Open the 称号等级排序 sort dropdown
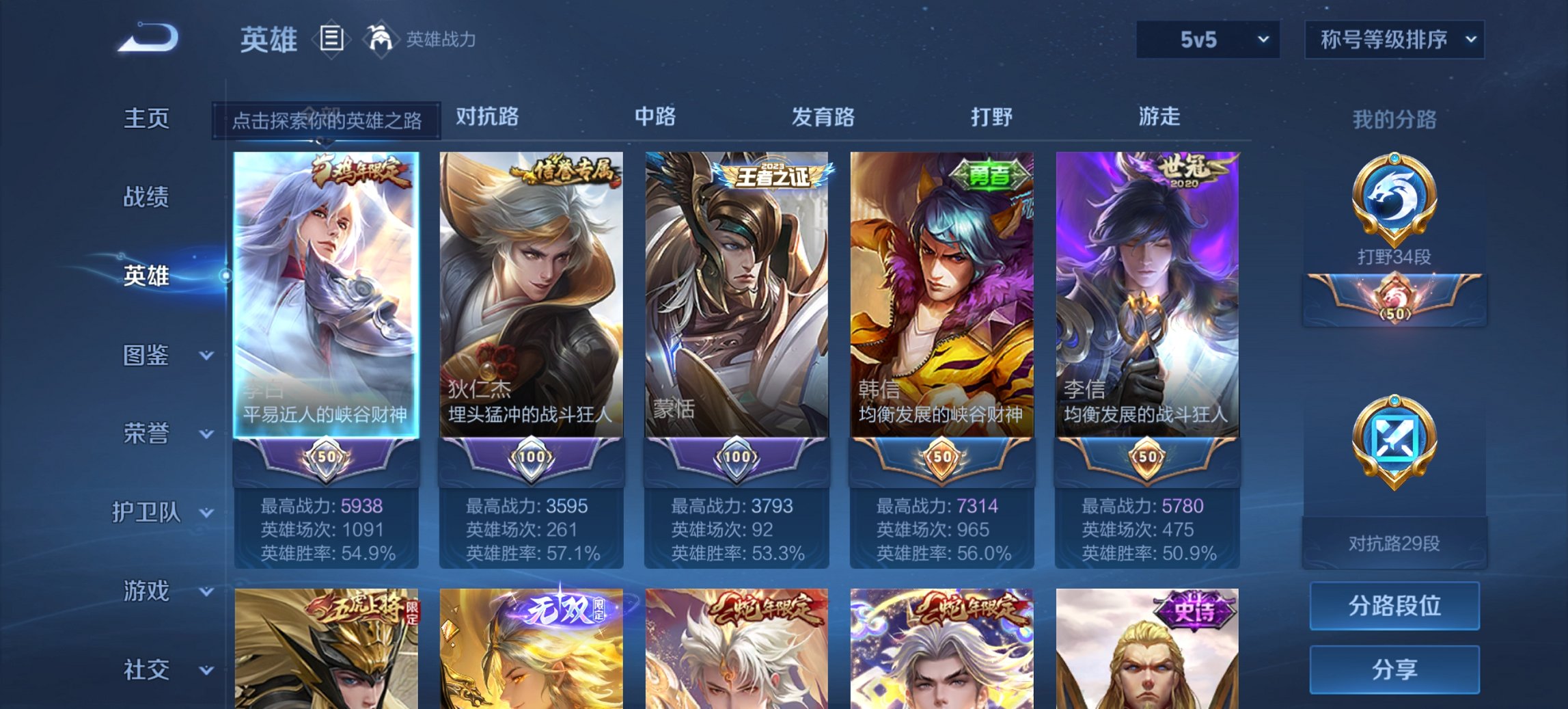 click(x=1394, y=40)
